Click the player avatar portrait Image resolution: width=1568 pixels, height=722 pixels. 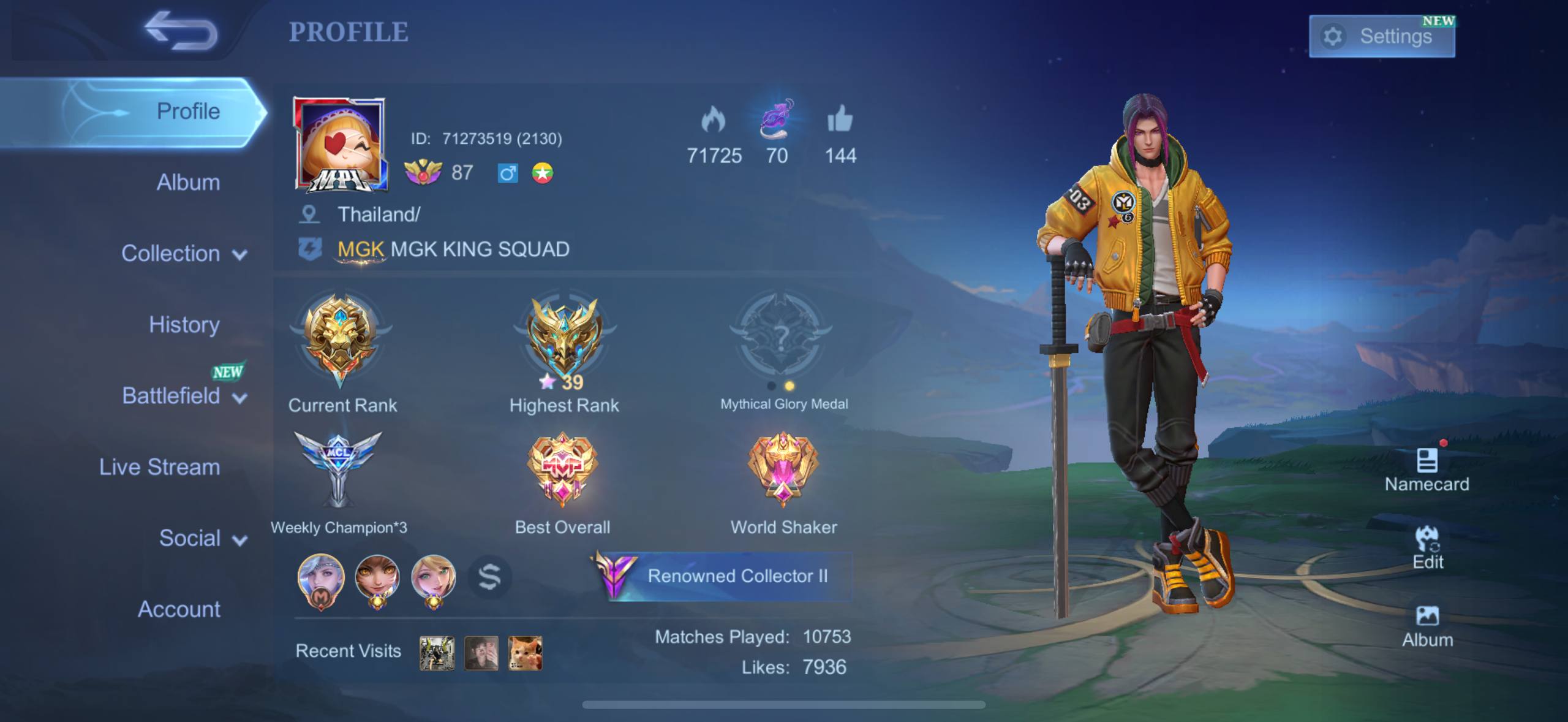tap(340, 144)
